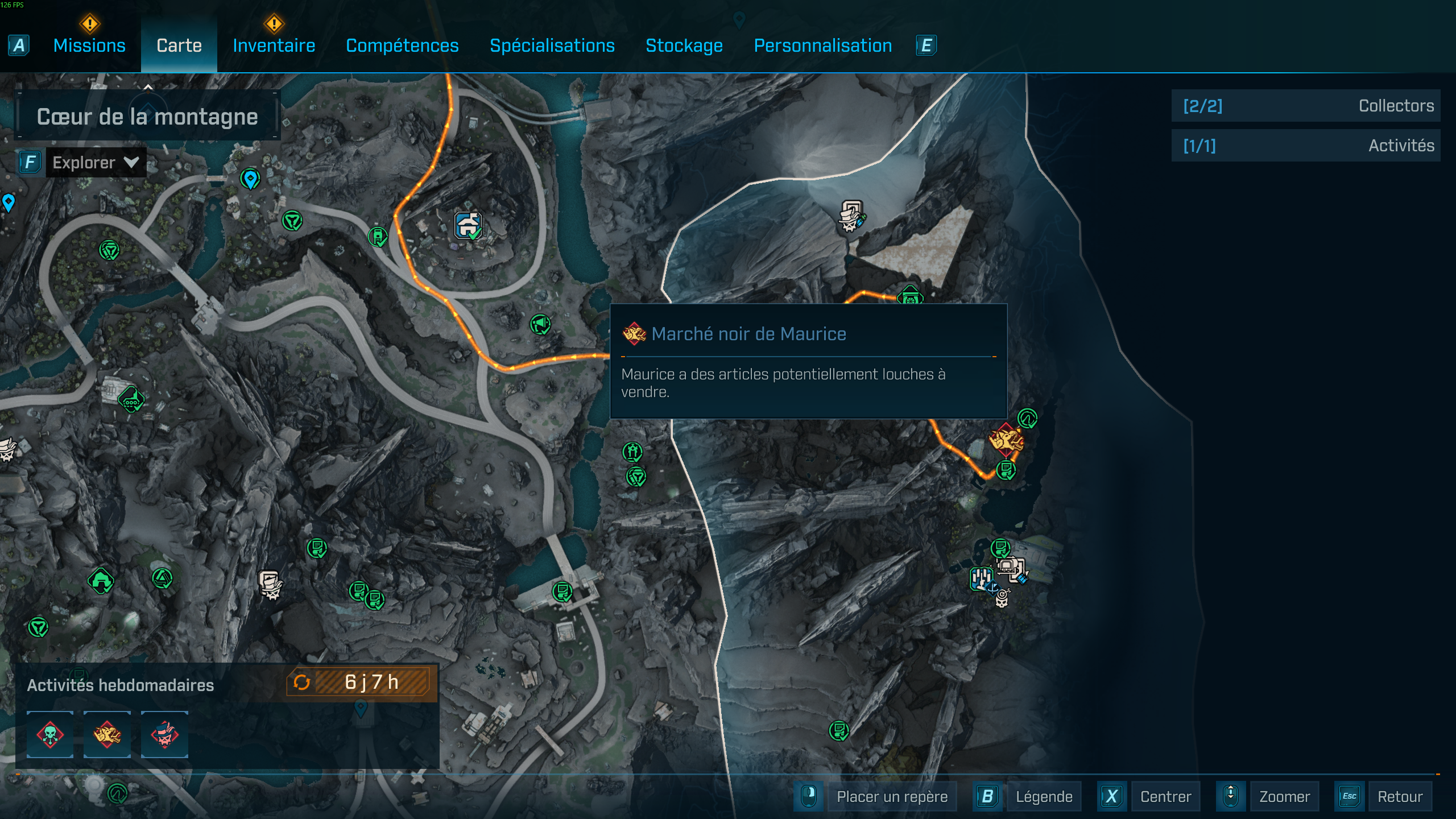Click the Collectors 2/2 entry
The width and height of the screenshot is (1456, 819).
[x=1306, y=105]
